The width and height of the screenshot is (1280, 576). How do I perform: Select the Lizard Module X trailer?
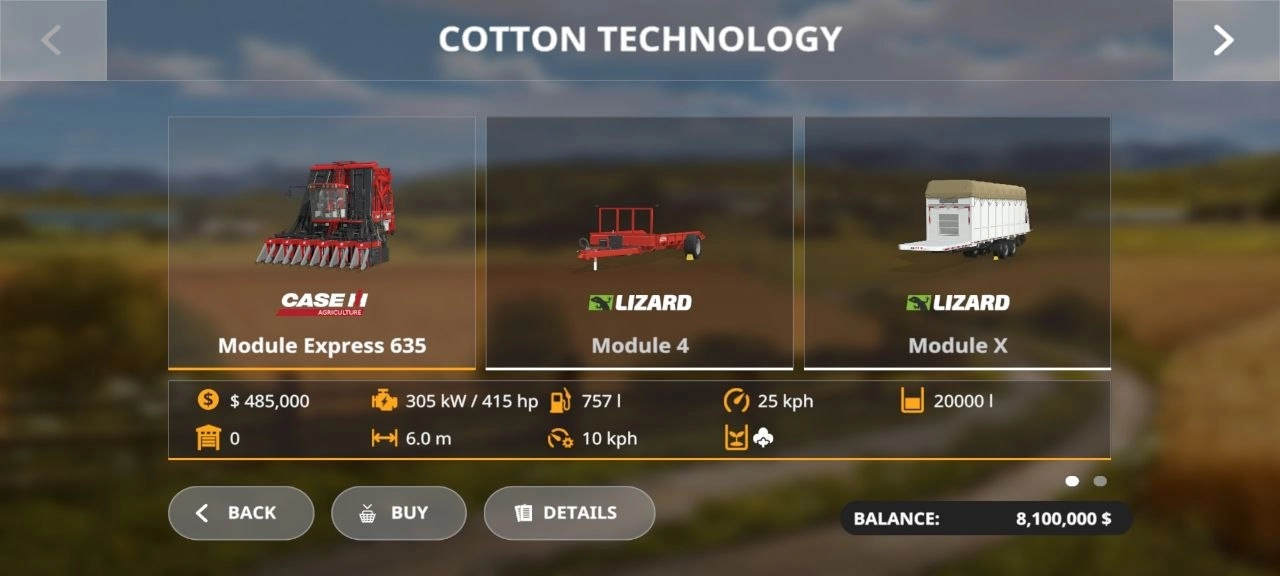click(957, 243)
